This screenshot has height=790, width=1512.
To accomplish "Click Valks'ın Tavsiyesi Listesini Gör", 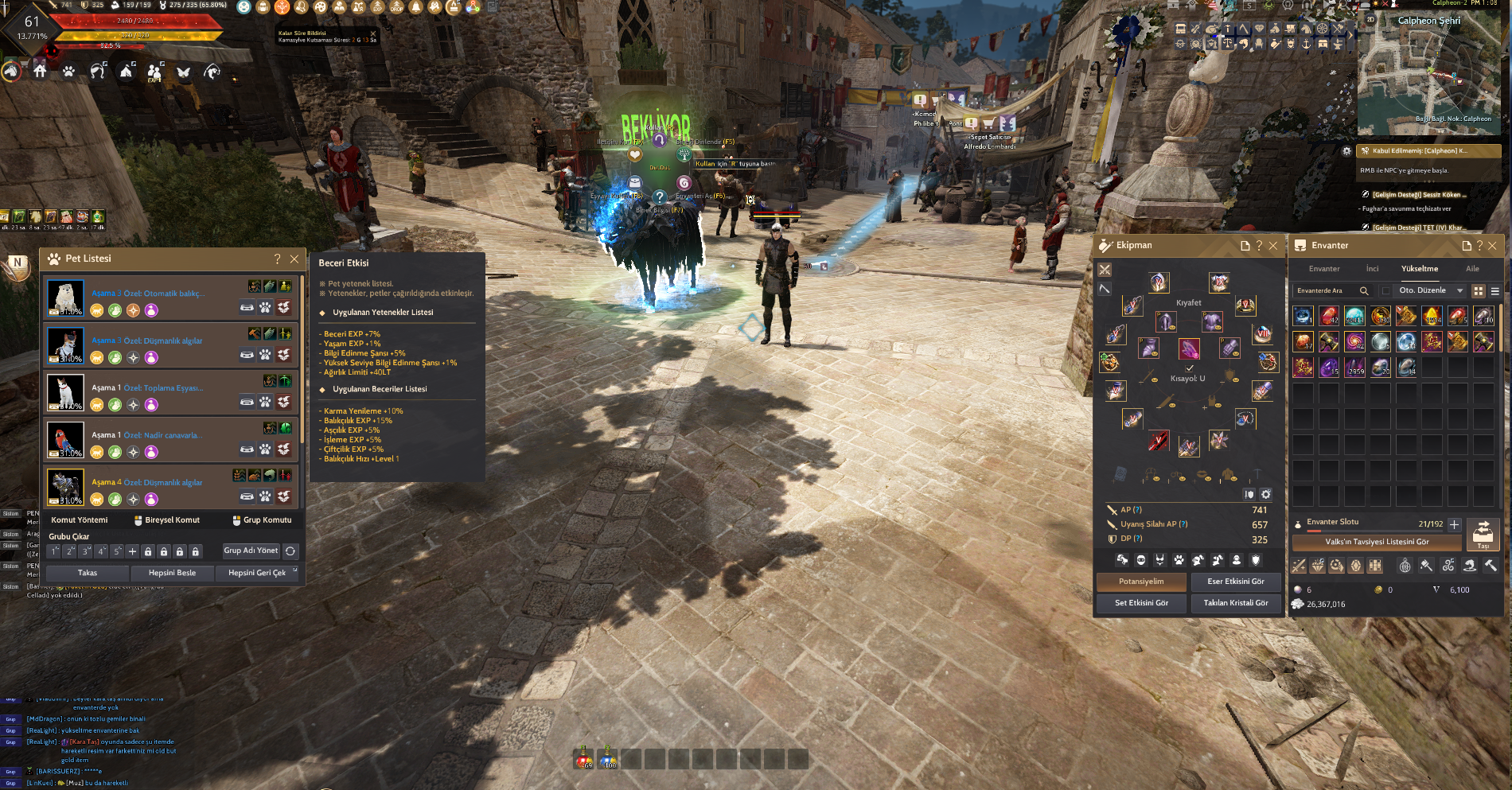I will pyautogui.click(x=1377, y=543).
